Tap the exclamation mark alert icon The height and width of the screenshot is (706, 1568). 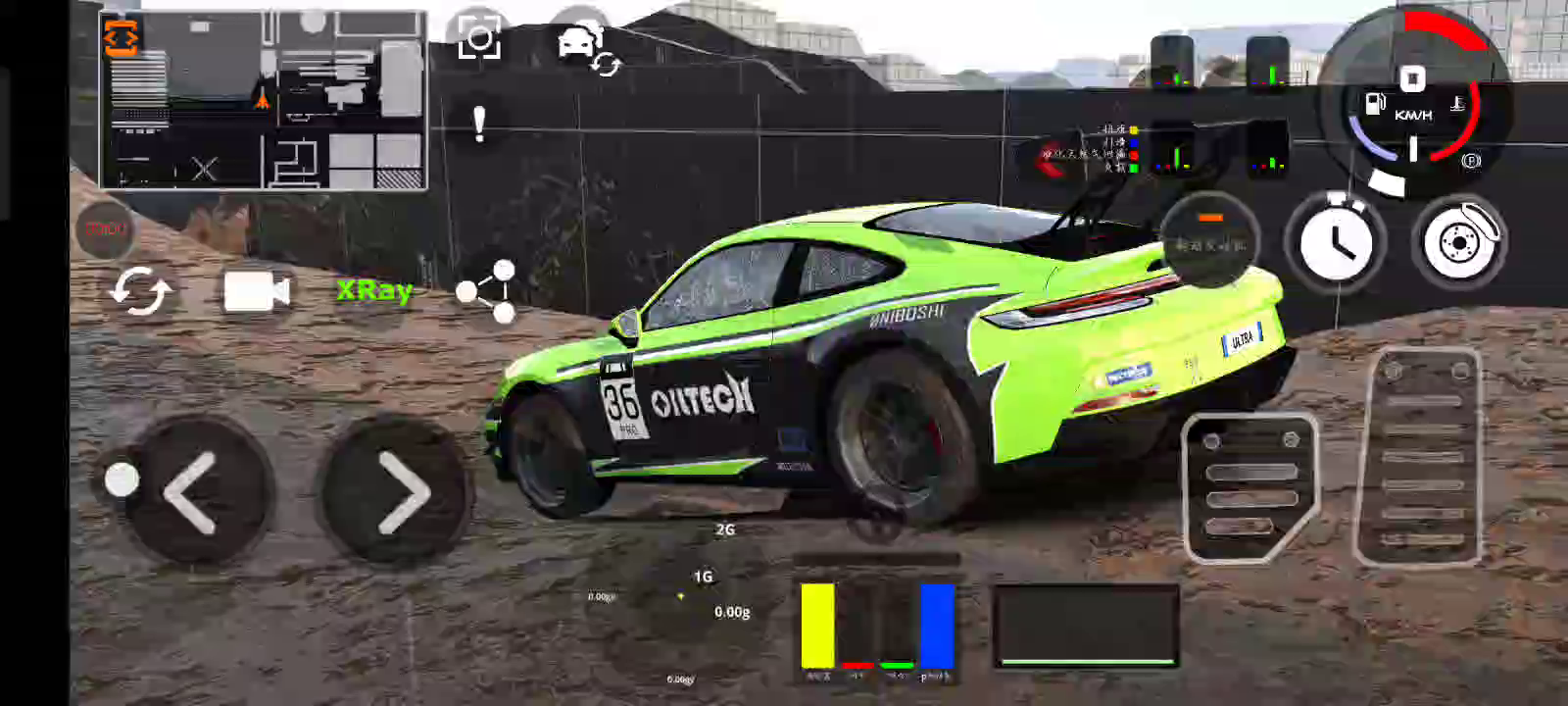point(479,125)
